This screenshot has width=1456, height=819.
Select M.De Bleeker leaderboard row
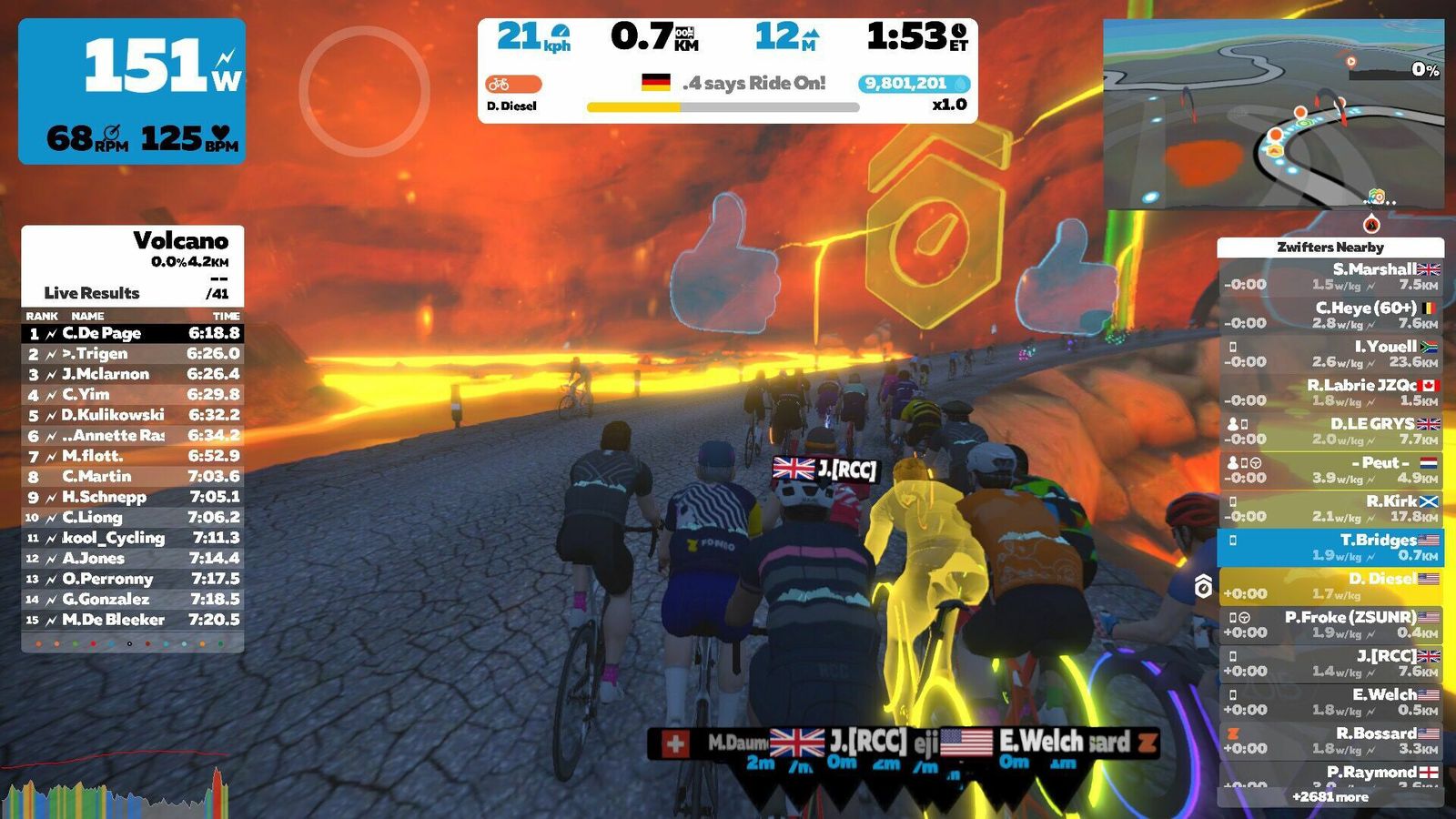tap(133, 620)
